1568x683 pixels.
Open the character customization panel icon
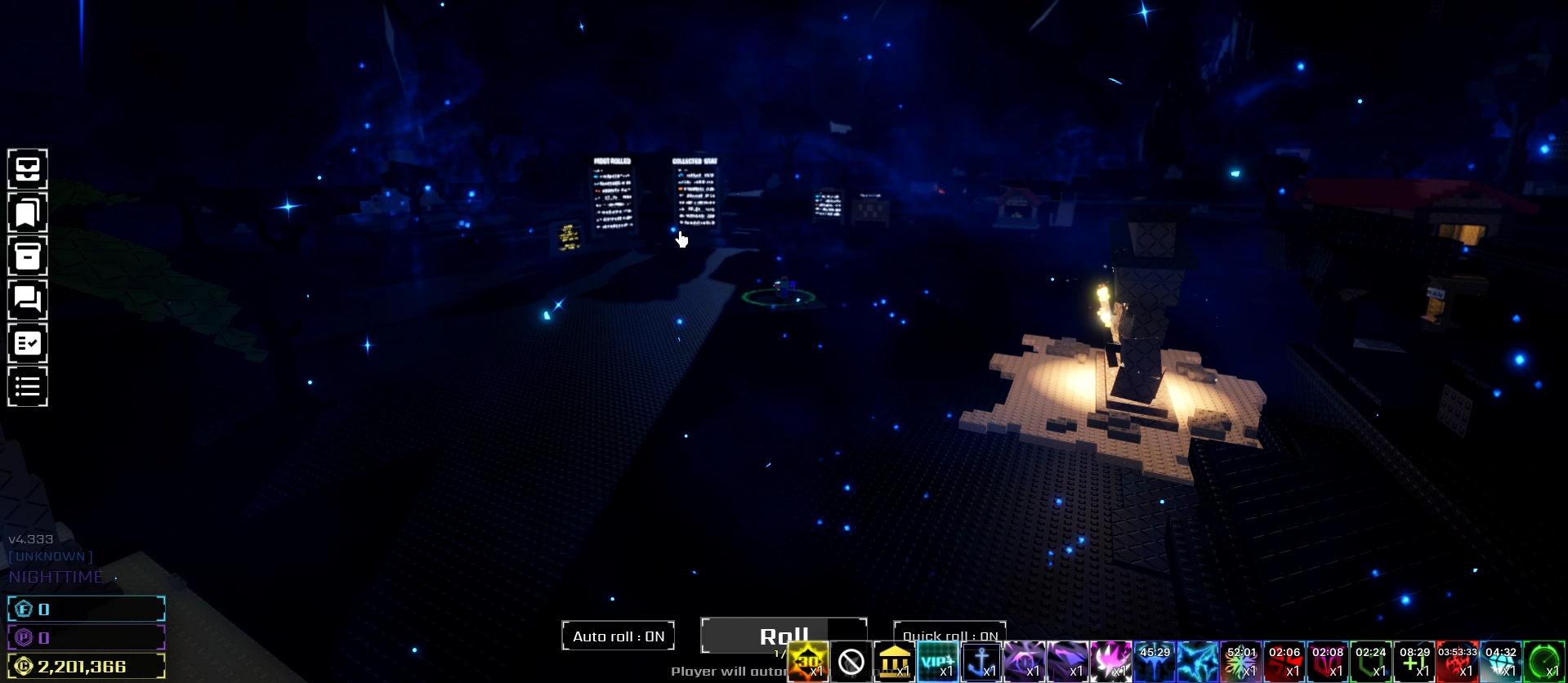coord(27,168)
